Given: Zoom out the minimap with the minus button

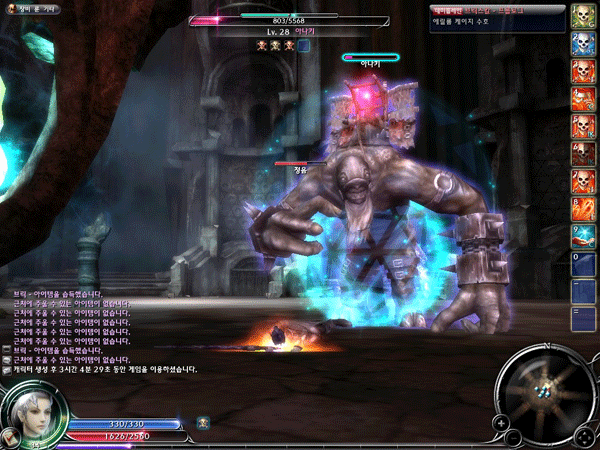Looking at the screenshot, I should (513, 438).
